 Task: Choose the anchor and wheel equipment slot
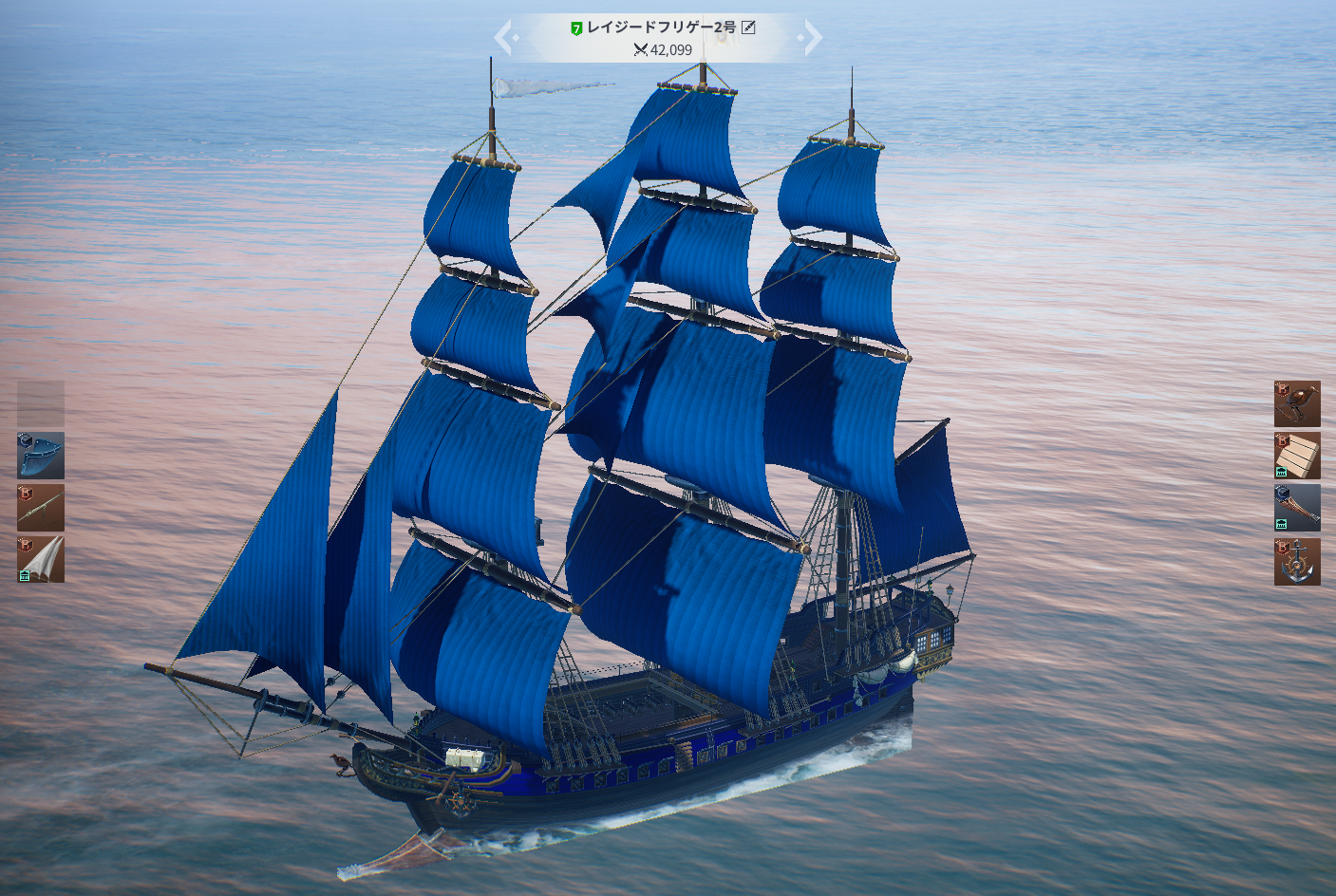[1297, 562]
